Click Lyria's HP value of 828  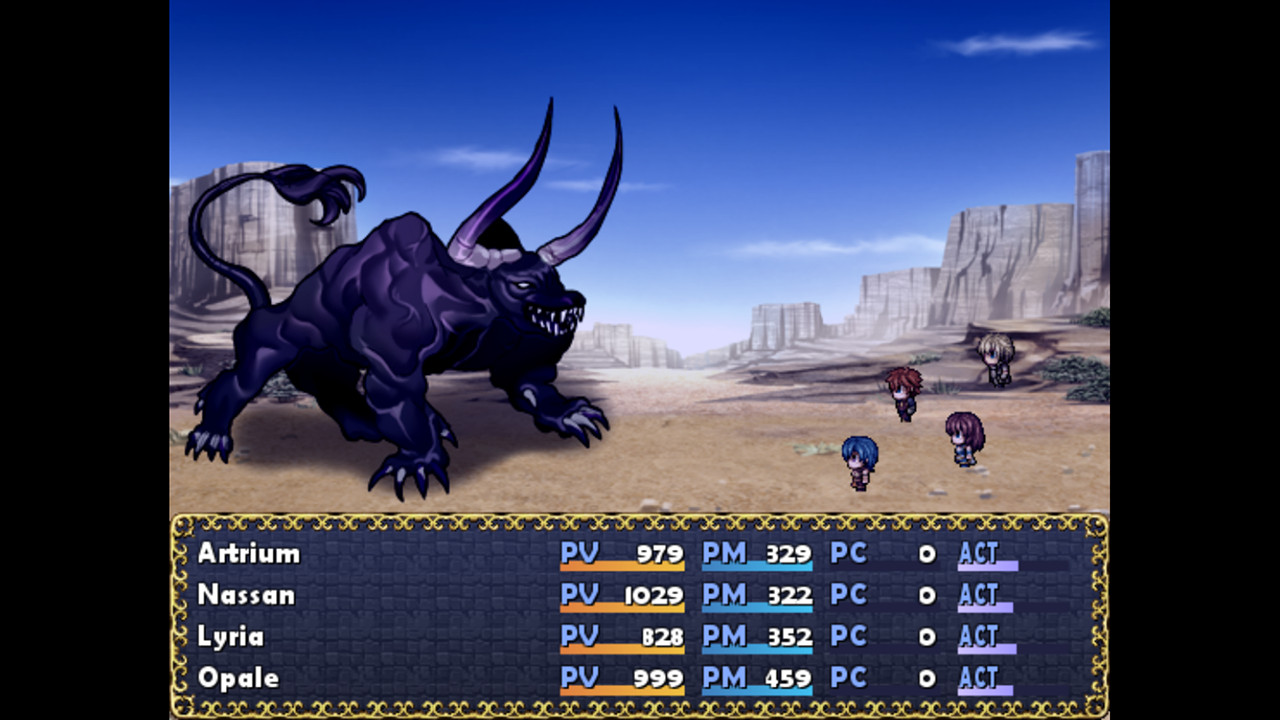660,636
